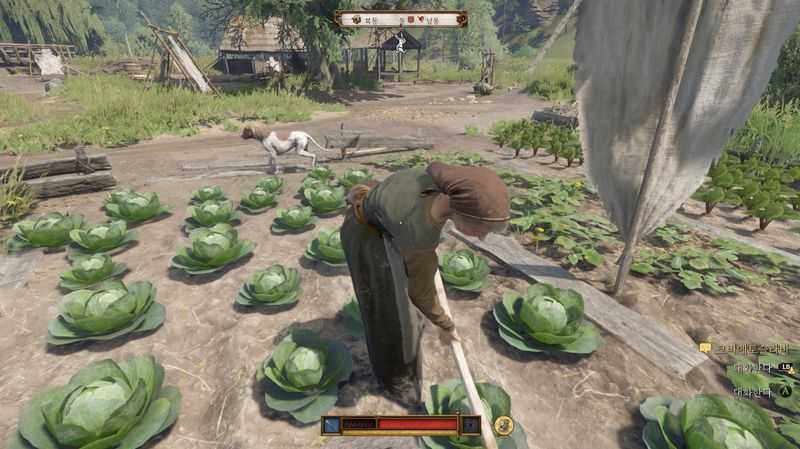
Task: Click the round gold badge near the health bar
Action: click(x=504, y=425)
